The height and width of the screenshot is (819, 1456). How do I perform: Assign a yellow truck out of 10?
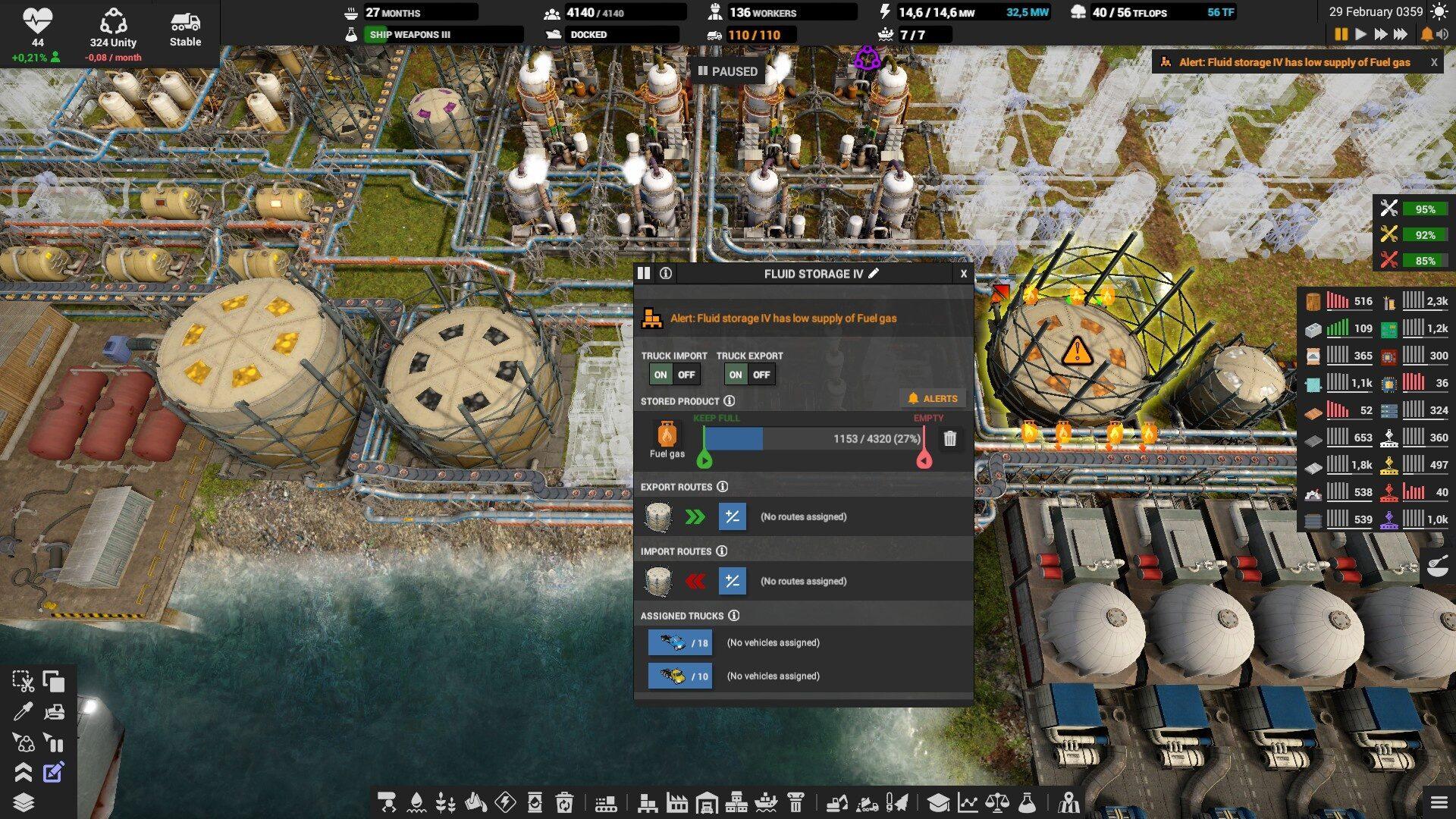click(x=679, y=676)
